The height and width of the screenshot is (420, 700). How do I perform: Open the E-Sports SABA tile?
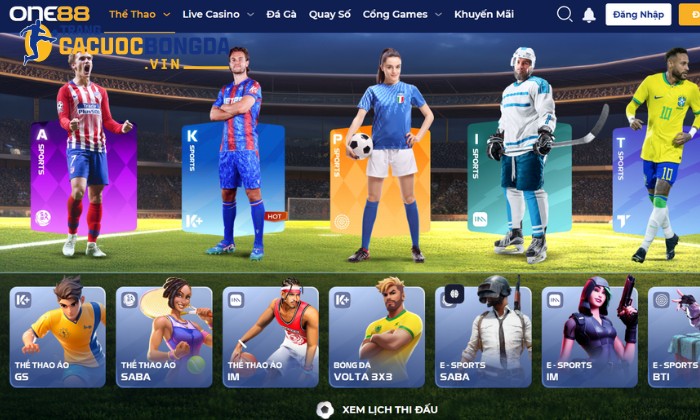pos(484,337)
